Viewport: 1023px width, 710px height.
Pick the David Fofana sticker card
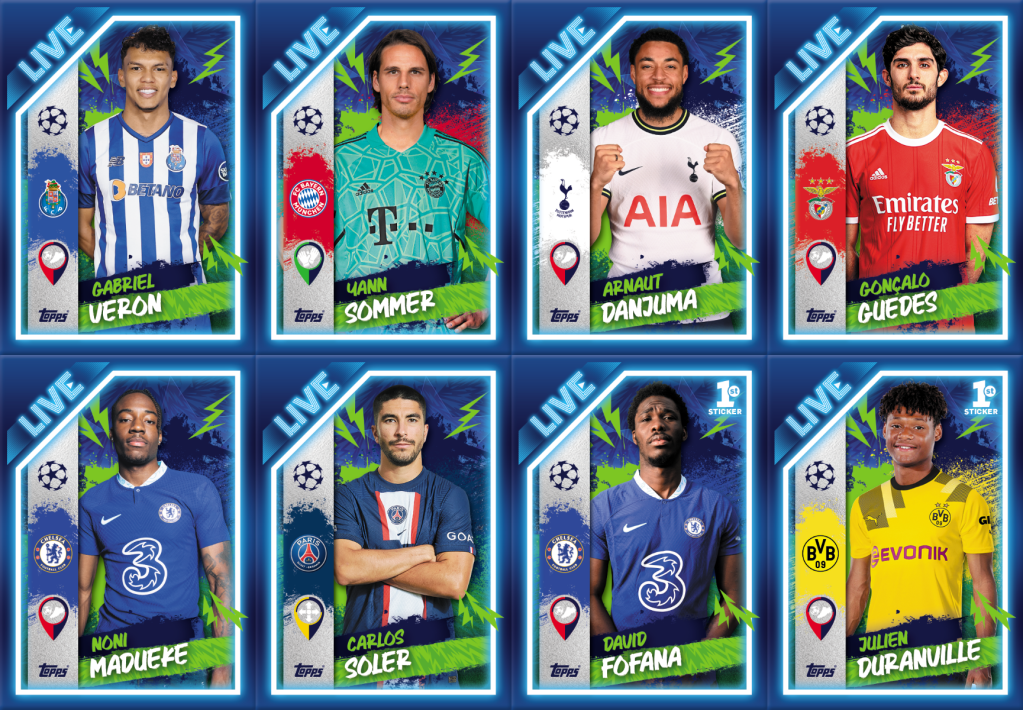click(640, 532)
